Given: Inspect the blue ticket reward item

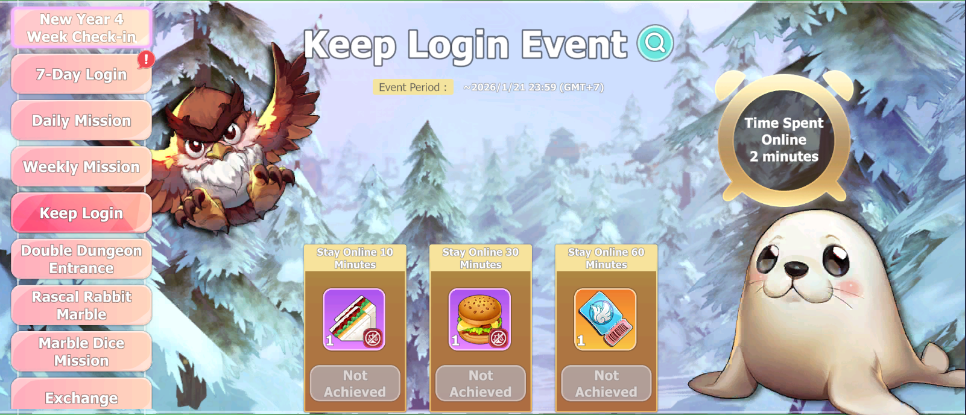Looking at the screenshot, I should point(605,319).
